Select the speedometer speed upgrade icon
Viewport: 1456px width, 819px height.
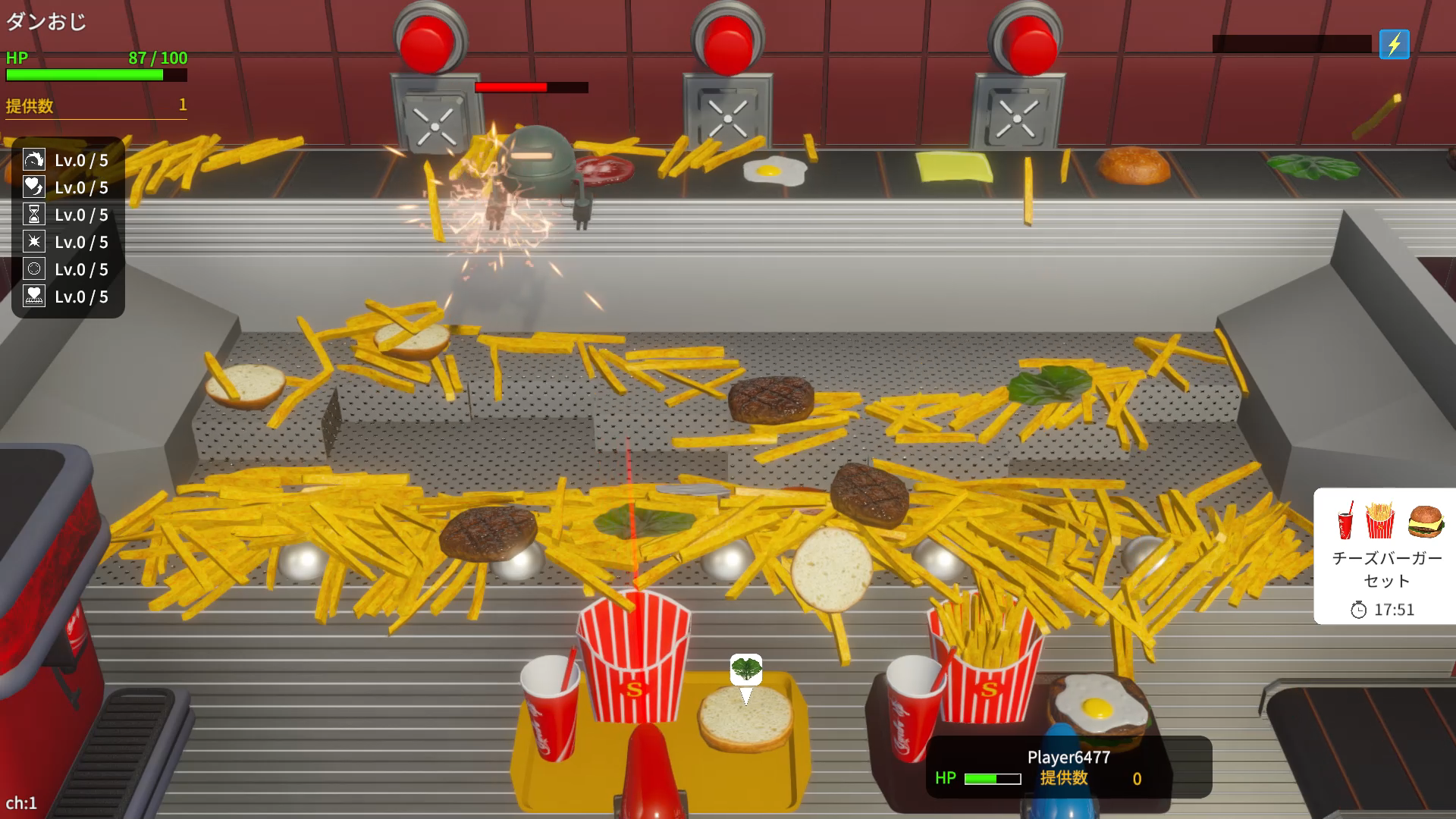[x=34, y=160]
